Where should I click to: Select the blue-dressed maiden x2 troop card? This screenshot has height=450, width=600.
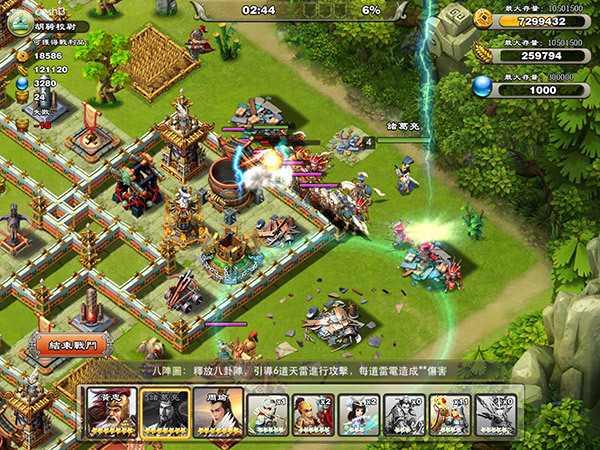click(360, 412)
